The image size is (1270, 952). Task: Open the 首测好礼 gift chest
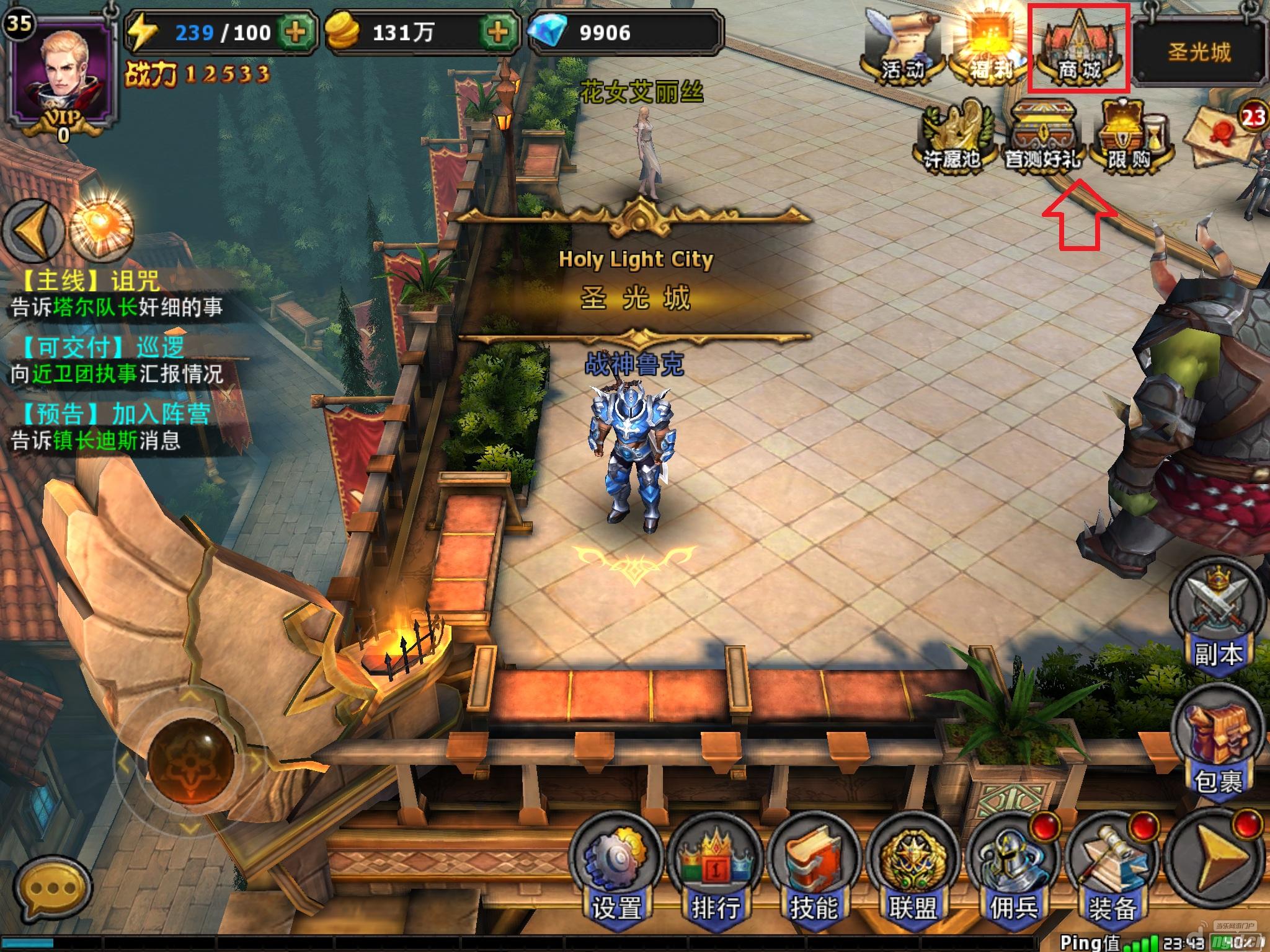click(1043, 136)
